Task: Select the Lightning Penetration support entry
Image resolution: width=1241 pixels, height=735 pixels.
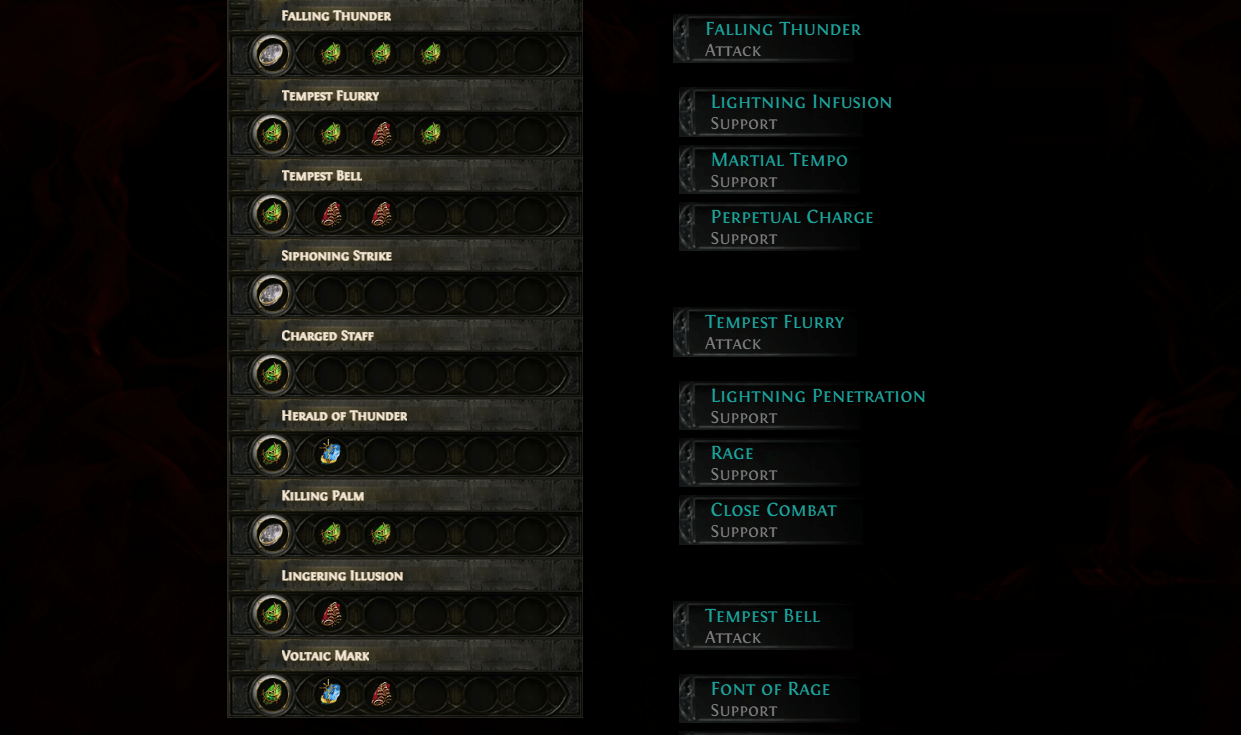Action: click(817, 406)
